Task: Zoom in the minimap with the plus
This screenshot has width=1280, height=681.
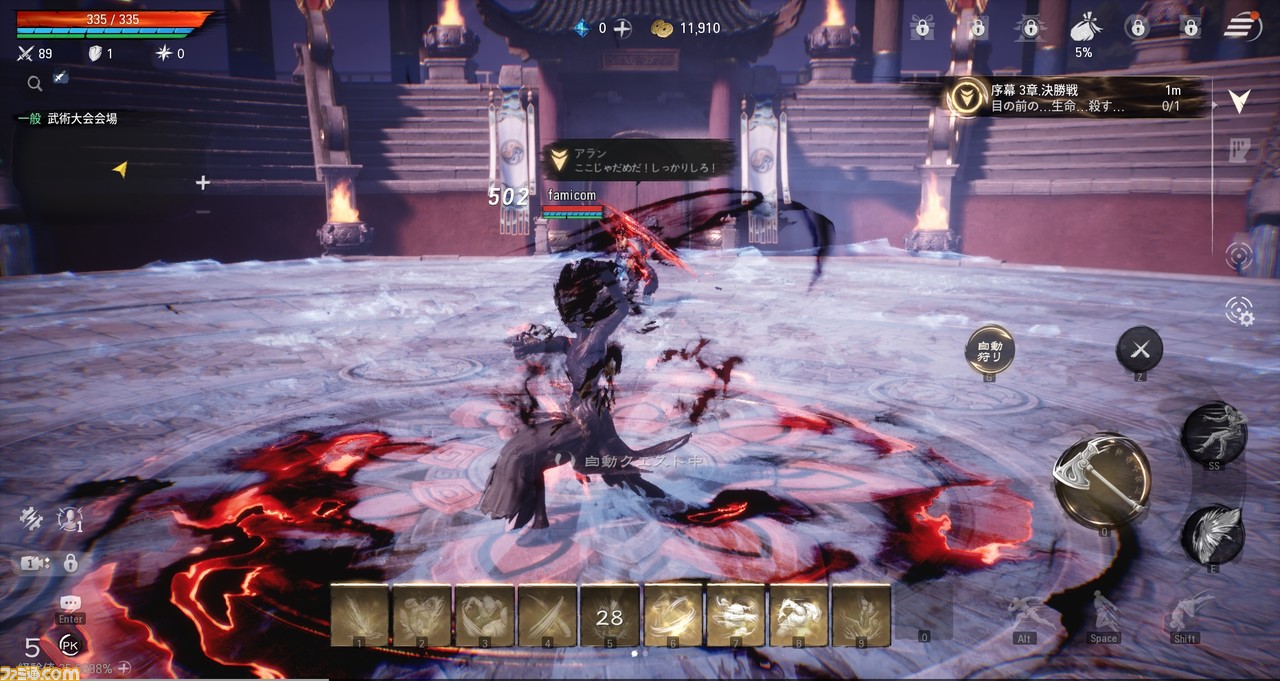Action: 203,182
